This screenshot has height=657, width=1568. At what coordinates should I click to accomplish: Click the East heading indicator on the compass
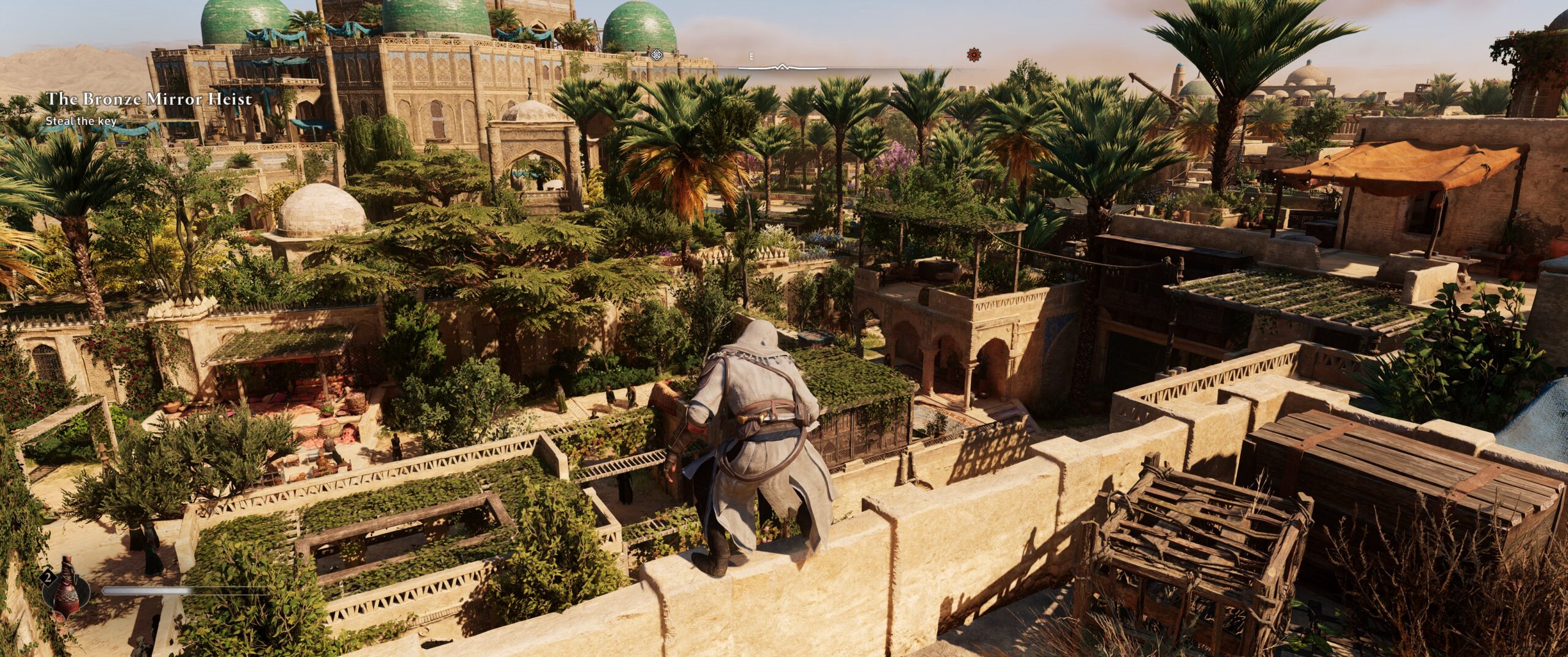point(751,56)
